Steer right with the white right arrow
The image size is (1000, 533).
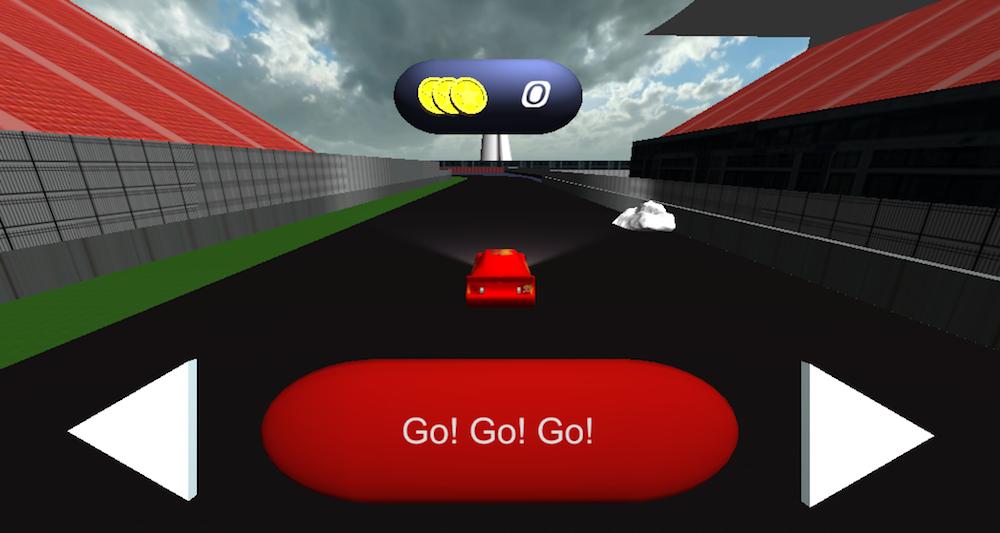coord(858,434)
